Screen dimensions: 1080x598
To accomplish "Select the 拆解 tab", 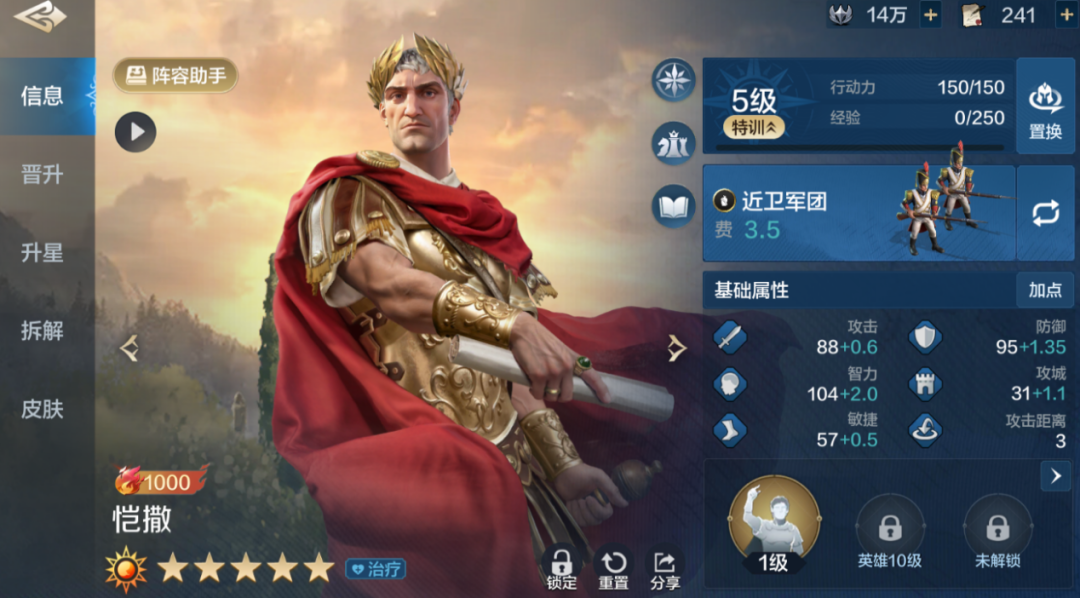I will pyautogui.click(x=42, y=331).
